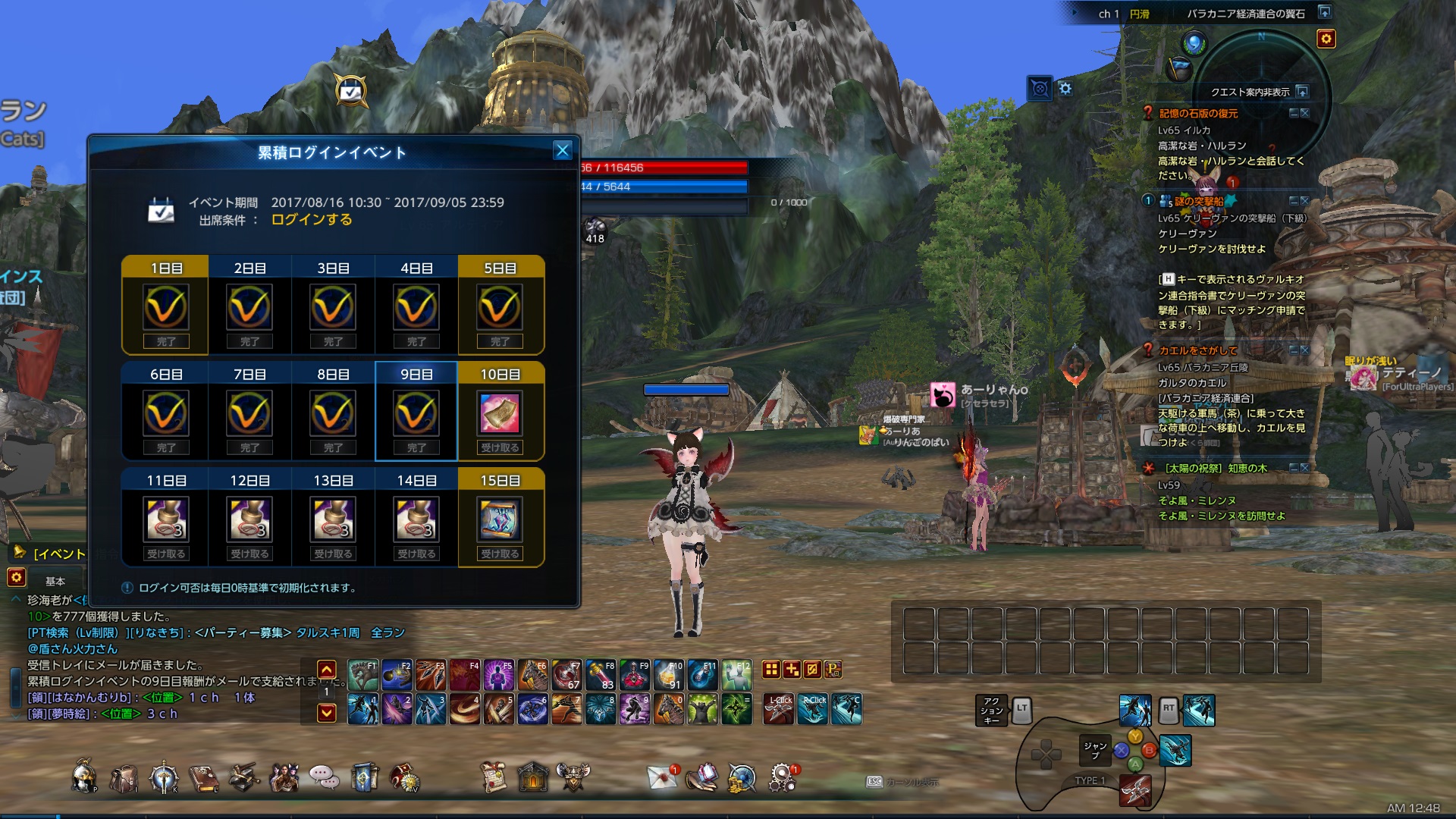Open the ch 1 channel selector

pyautogui.click(x=1108, y=14)
